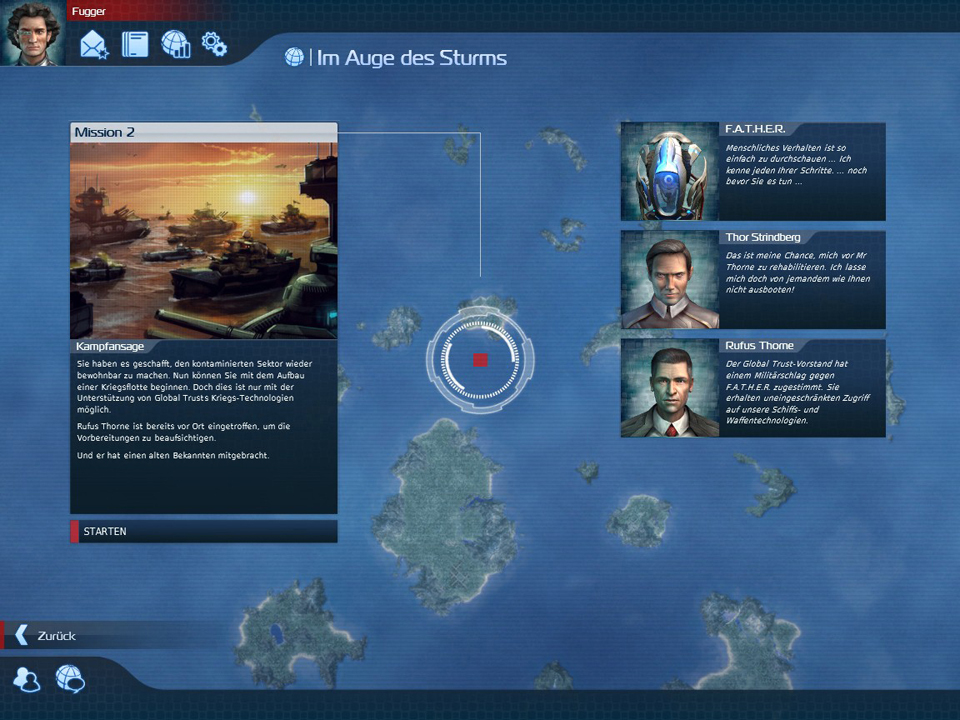Click the globe with document icon
960x720 pixels.
click(175, 45)
